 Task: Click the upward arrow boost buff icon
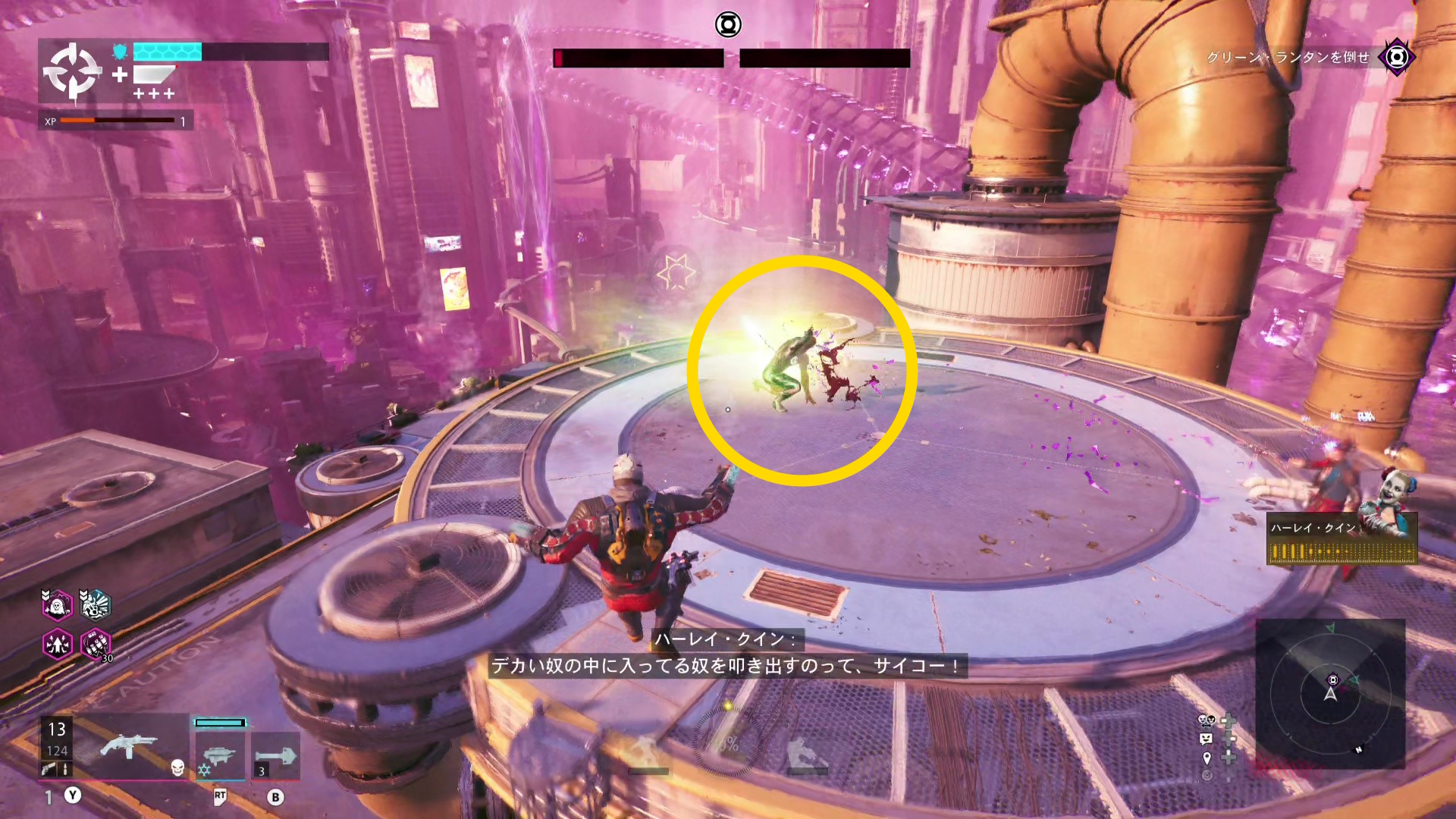[57, 645]
